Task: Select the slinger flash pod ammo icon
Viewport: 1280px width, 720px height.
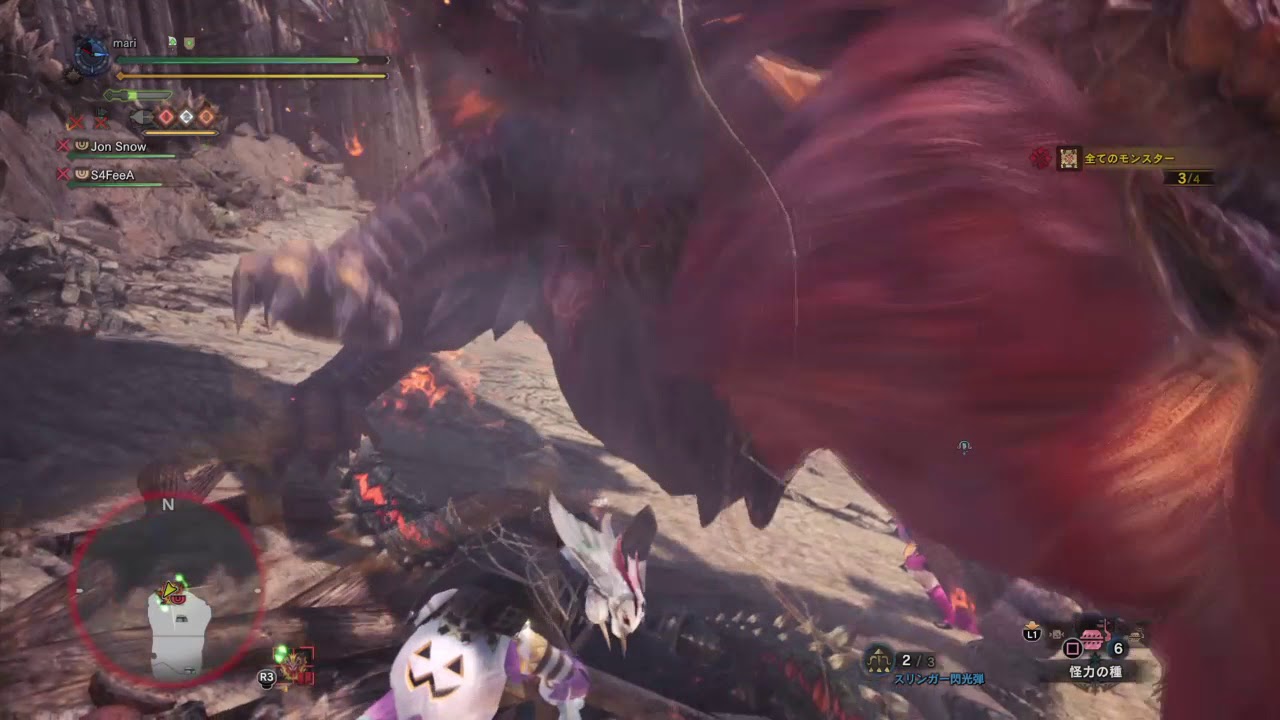Action: [879, 658]
